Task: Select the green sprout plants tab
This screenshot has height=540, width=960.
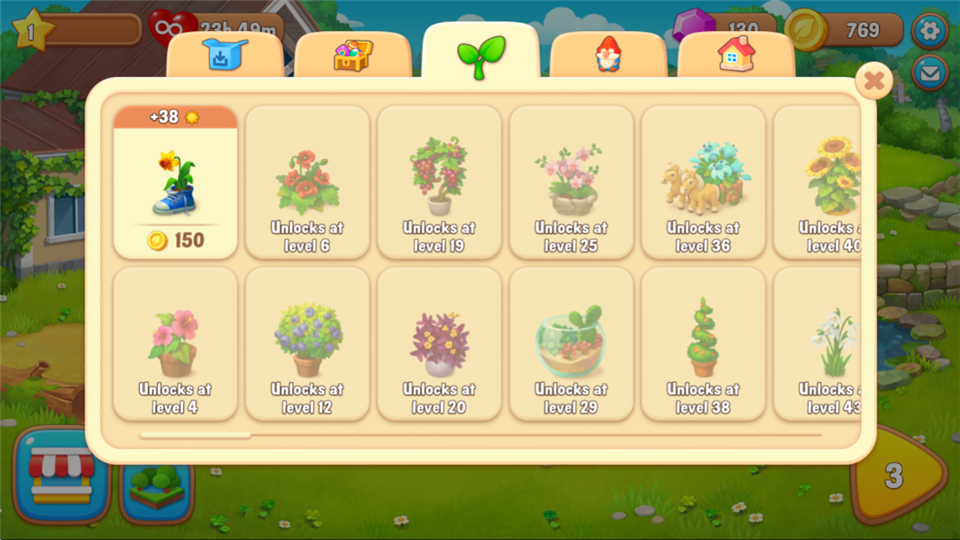Action: [x=481, y=55]
